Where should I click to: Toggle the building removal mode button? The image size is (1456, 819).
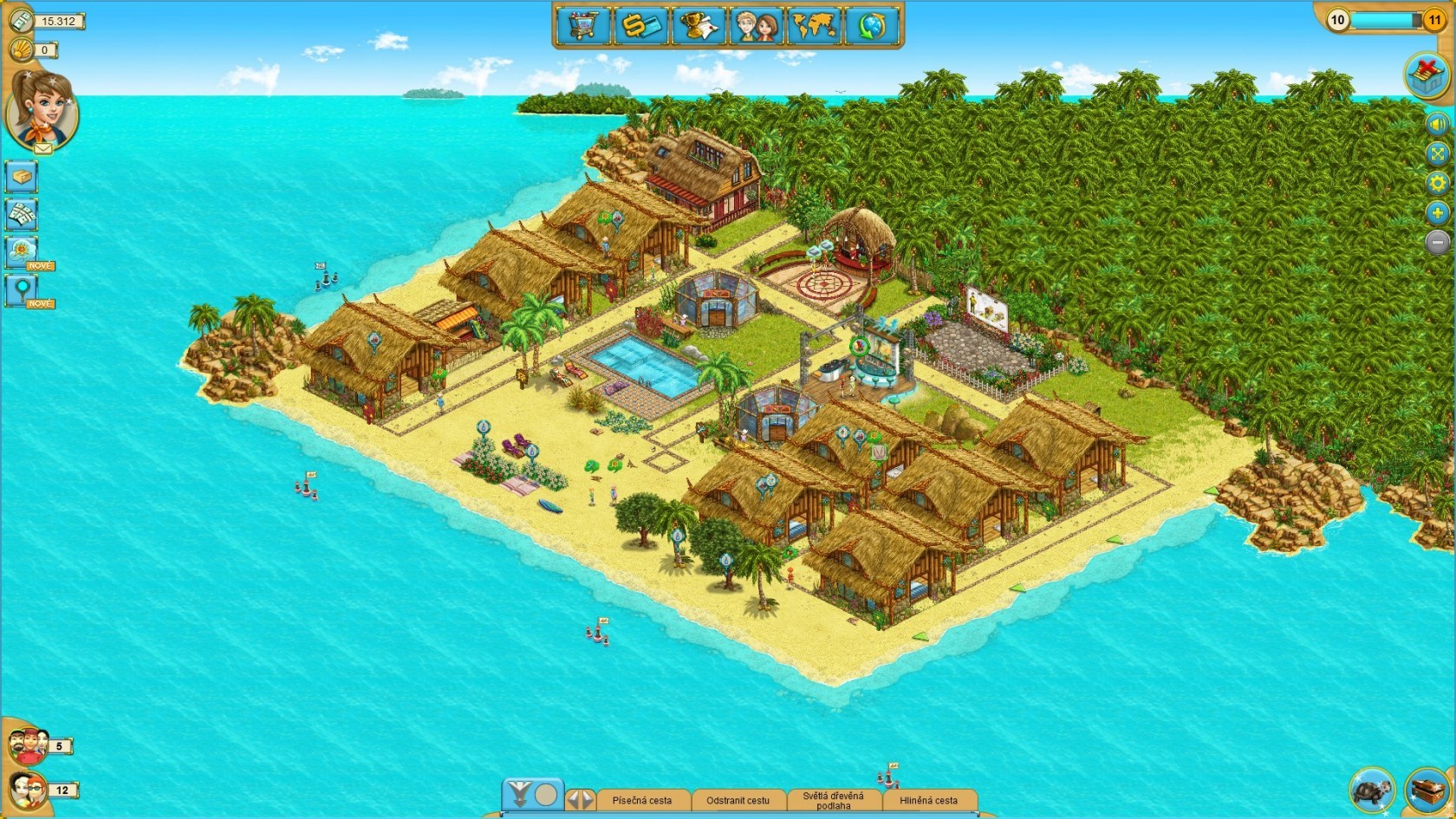(1427, 75)
